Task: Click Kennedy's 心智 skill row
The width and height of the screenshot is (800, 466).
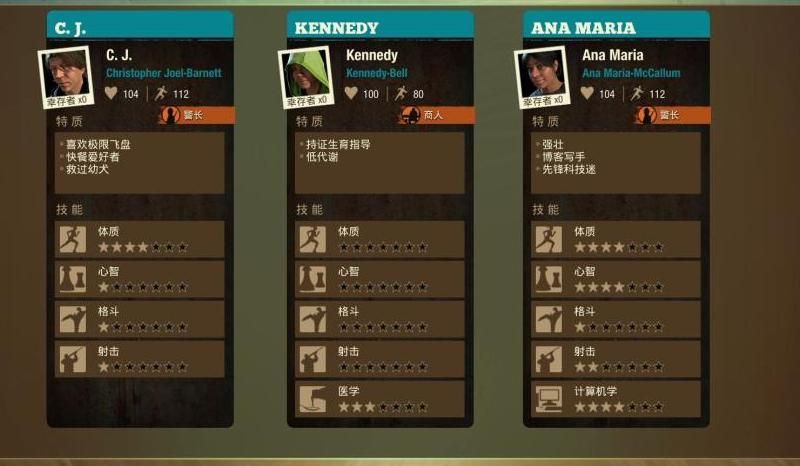Action: (x=380, y=279)
